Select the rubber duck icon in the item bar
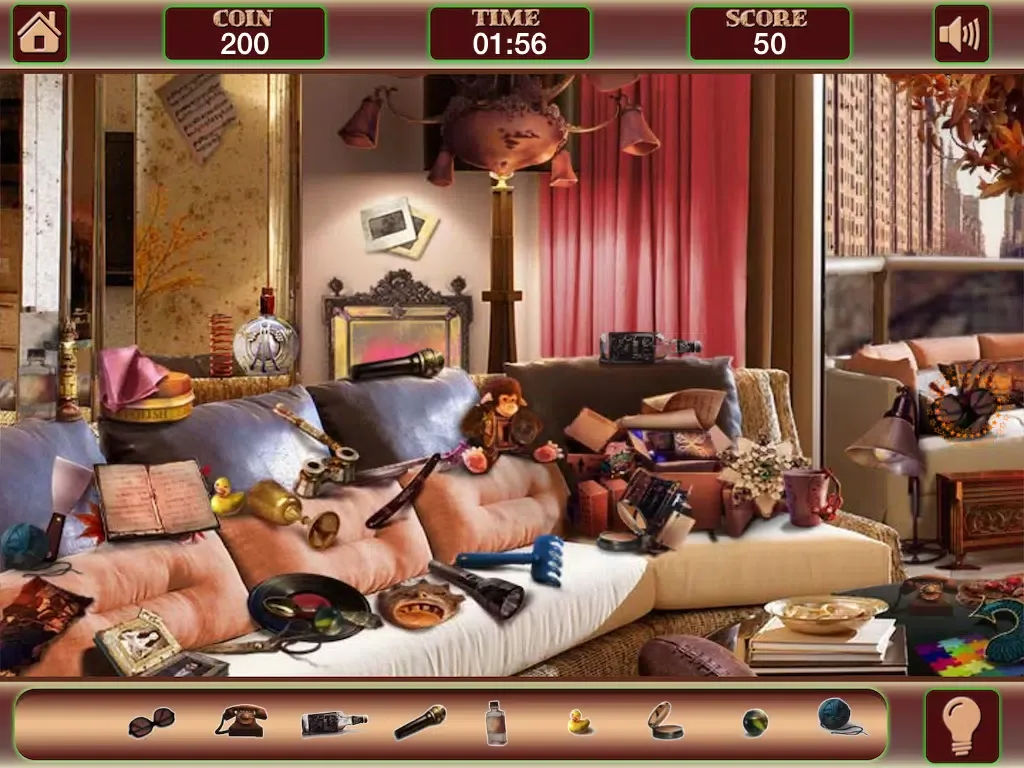 point(579,722)
